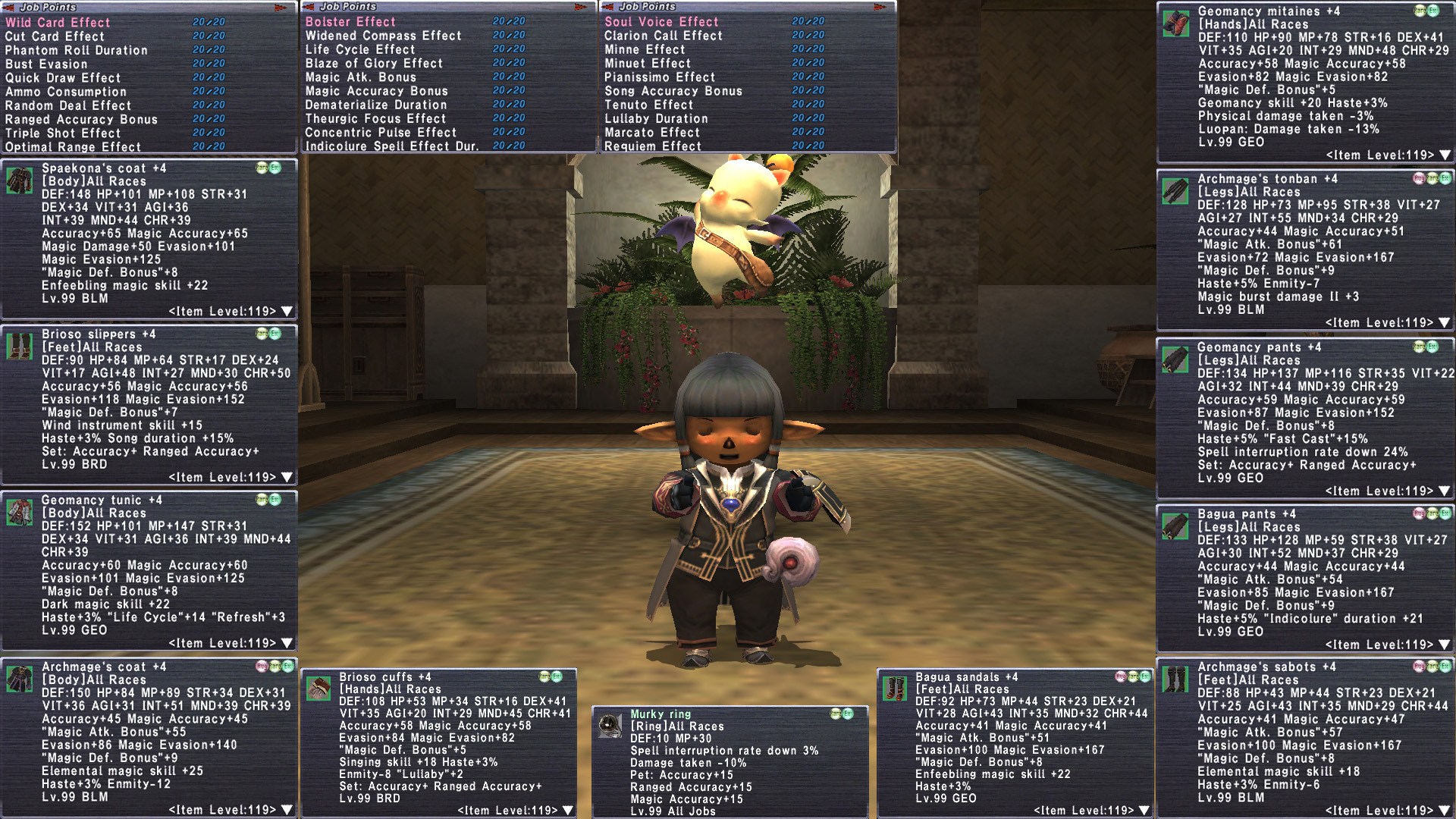Click the Spaekona's coat +4 item icon
The width and height of the screenshot is (1456, 819).
[19, 181]
